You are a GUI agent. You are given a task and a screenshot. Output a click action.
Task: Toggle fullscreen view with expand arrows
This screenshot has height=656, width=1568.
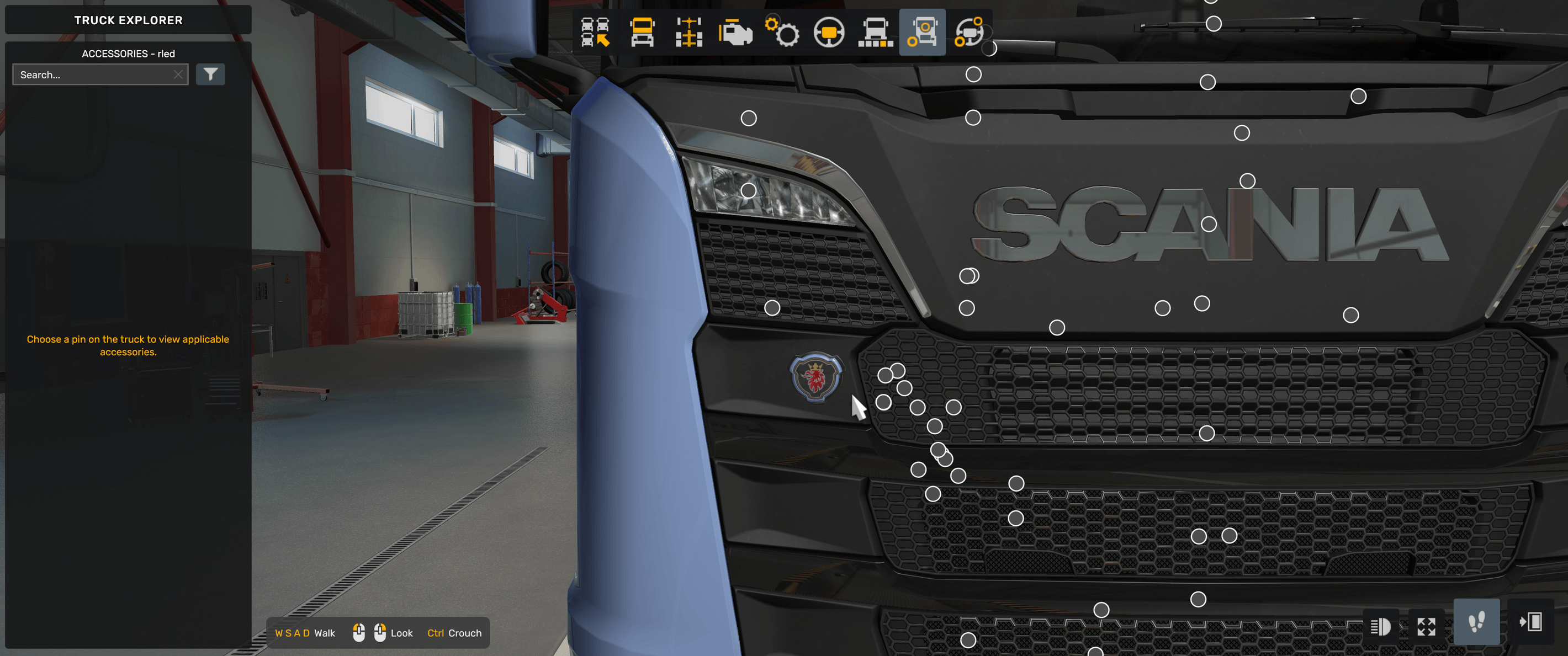pyautogui.click(x=1427, y=627)
